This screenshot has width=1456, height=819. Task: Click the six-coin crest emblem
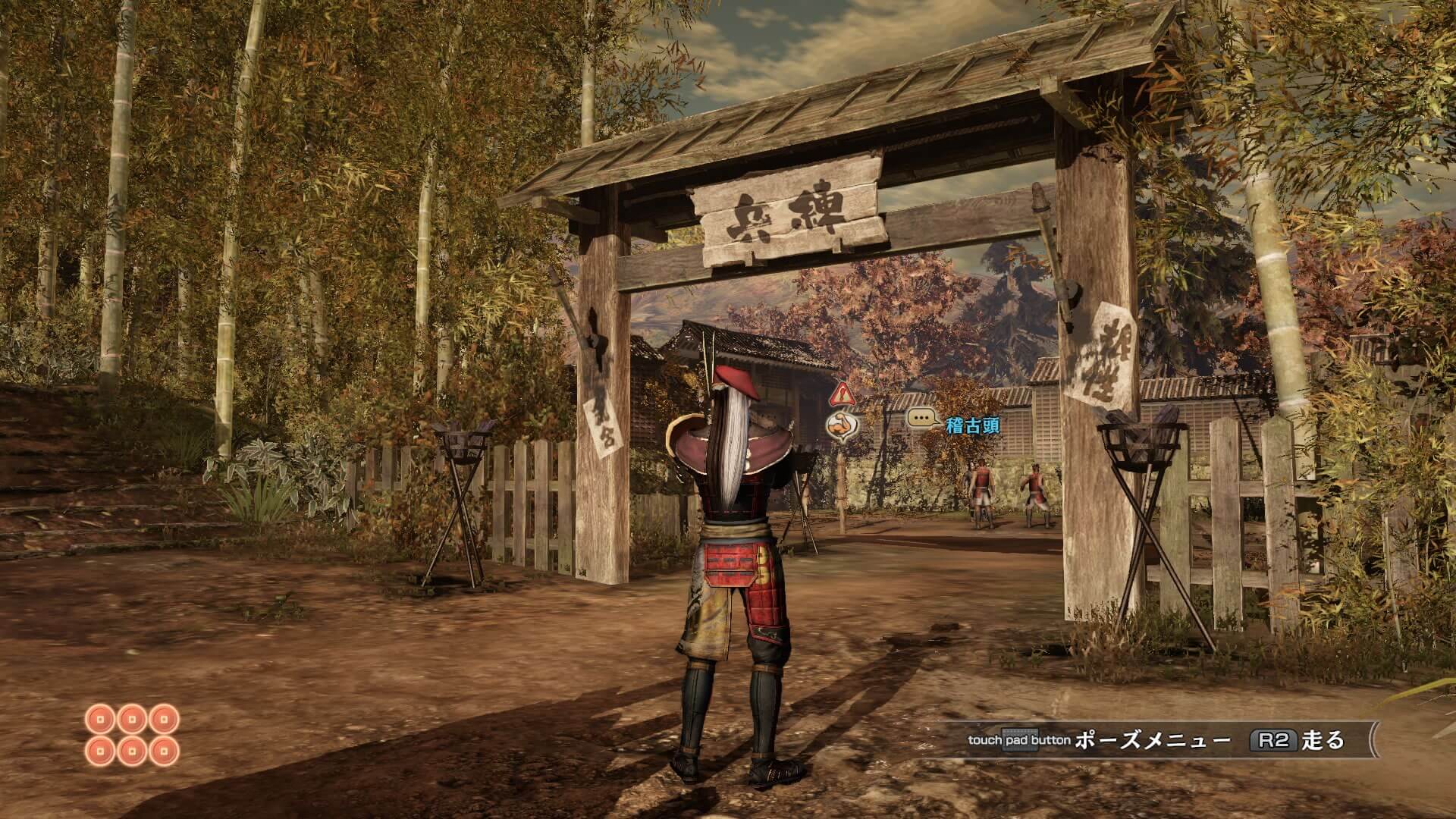pos(132,735)
